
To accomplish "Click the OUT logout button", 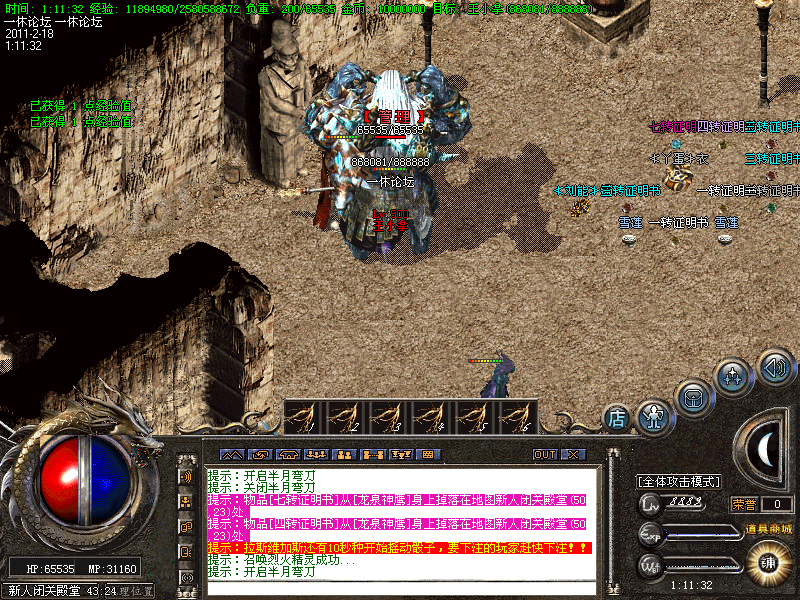I will tap(544, 454).
